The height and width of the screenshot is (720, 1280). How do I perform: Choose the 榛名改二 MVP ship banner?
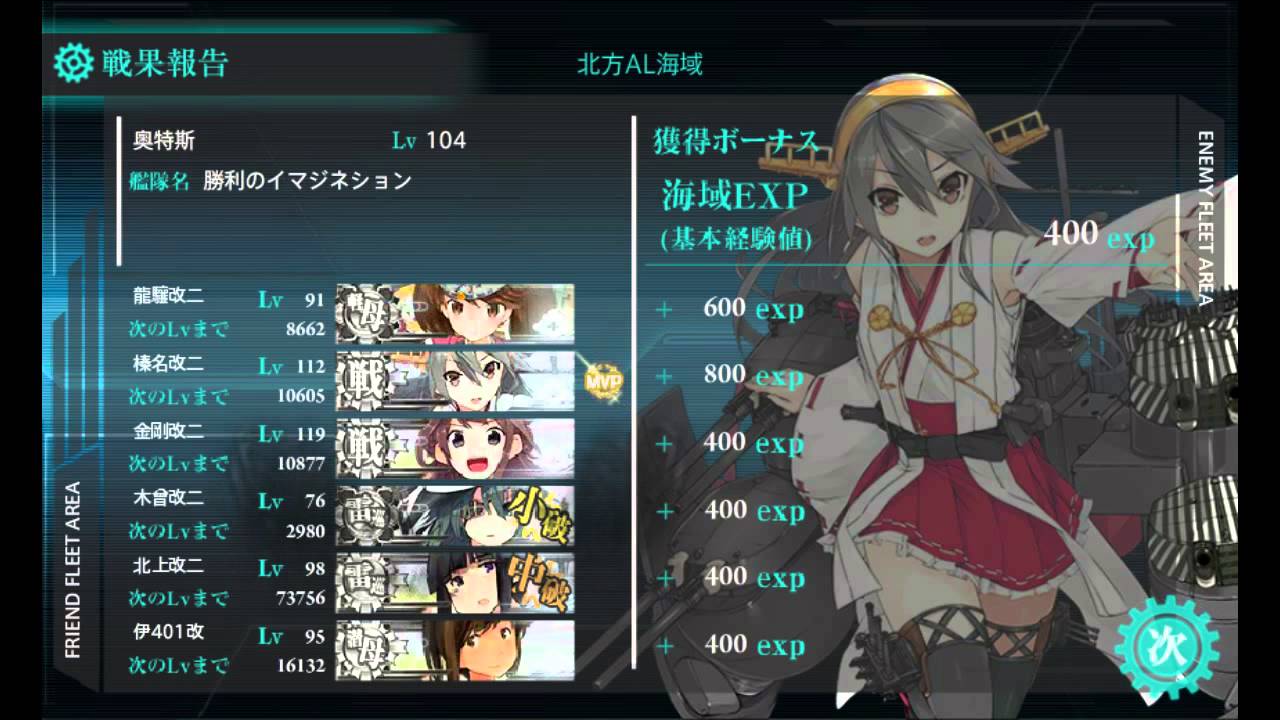(455, 380)
